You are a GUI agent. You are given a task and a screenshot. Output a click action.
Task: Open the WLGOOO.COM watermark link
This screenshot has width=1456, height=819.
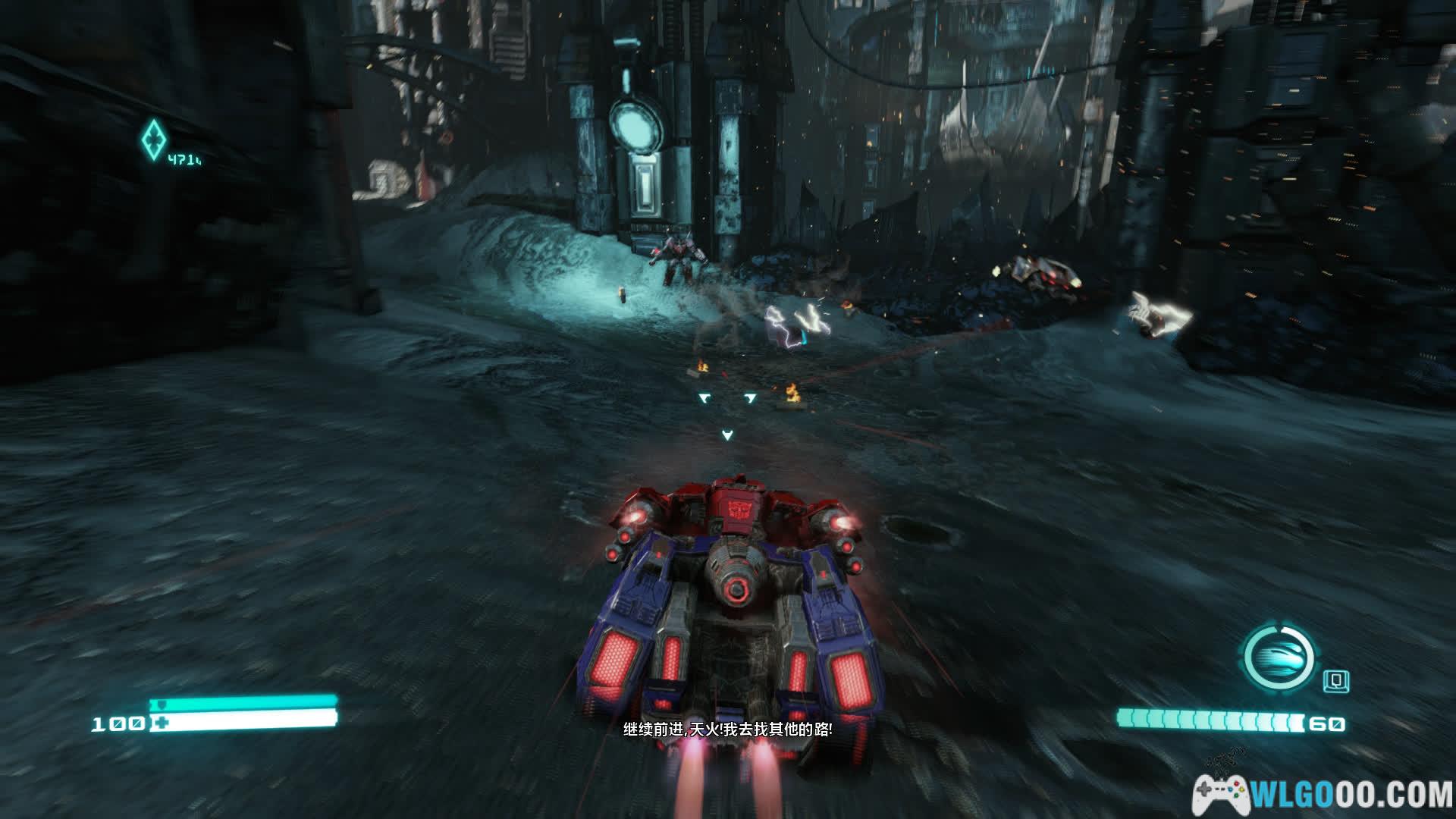[x=1323, y=794]
